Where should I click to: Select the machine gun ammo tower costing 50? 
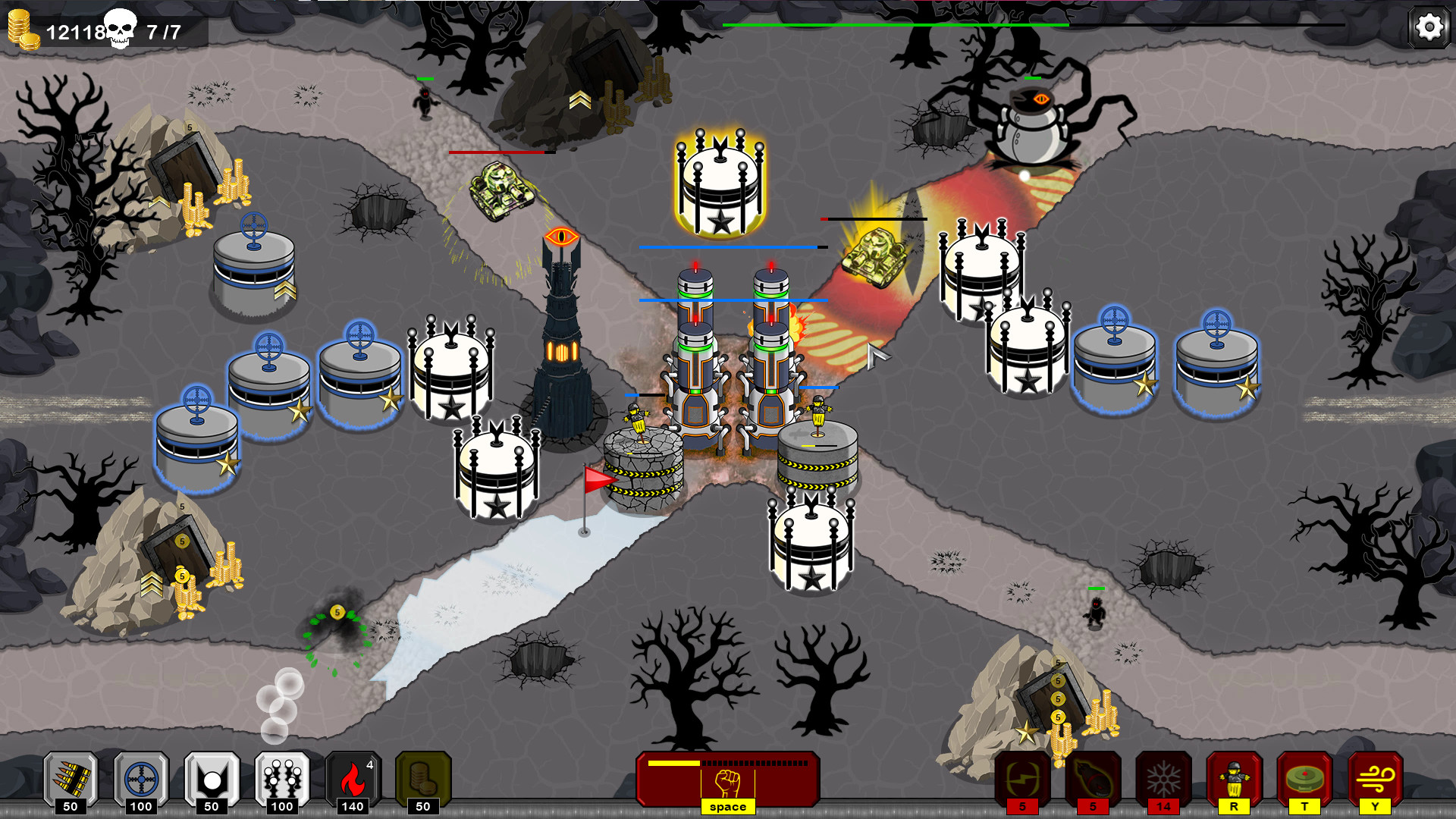click(71, 777)
